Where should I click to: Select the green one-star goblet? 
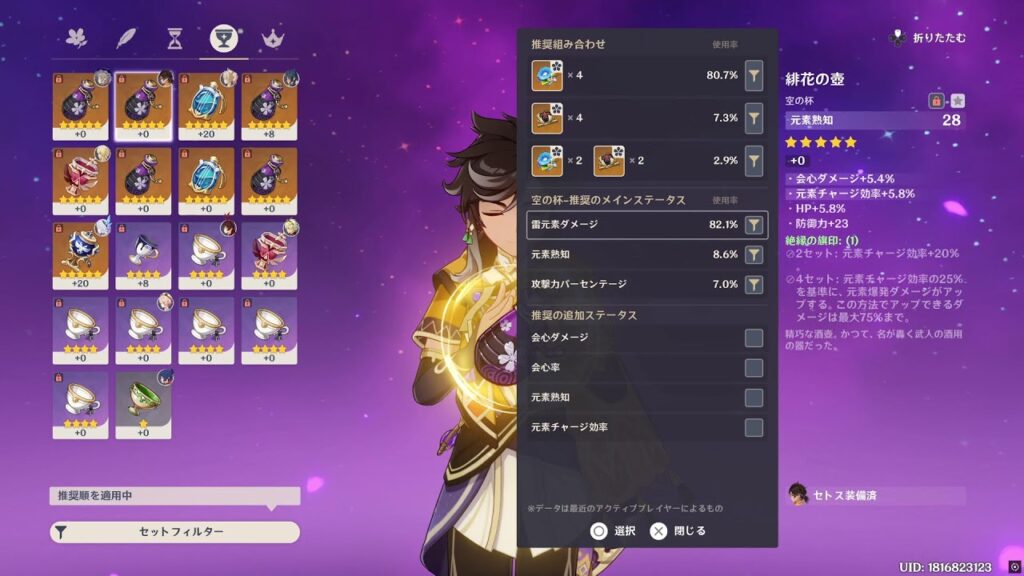click(x=143, y=404)
